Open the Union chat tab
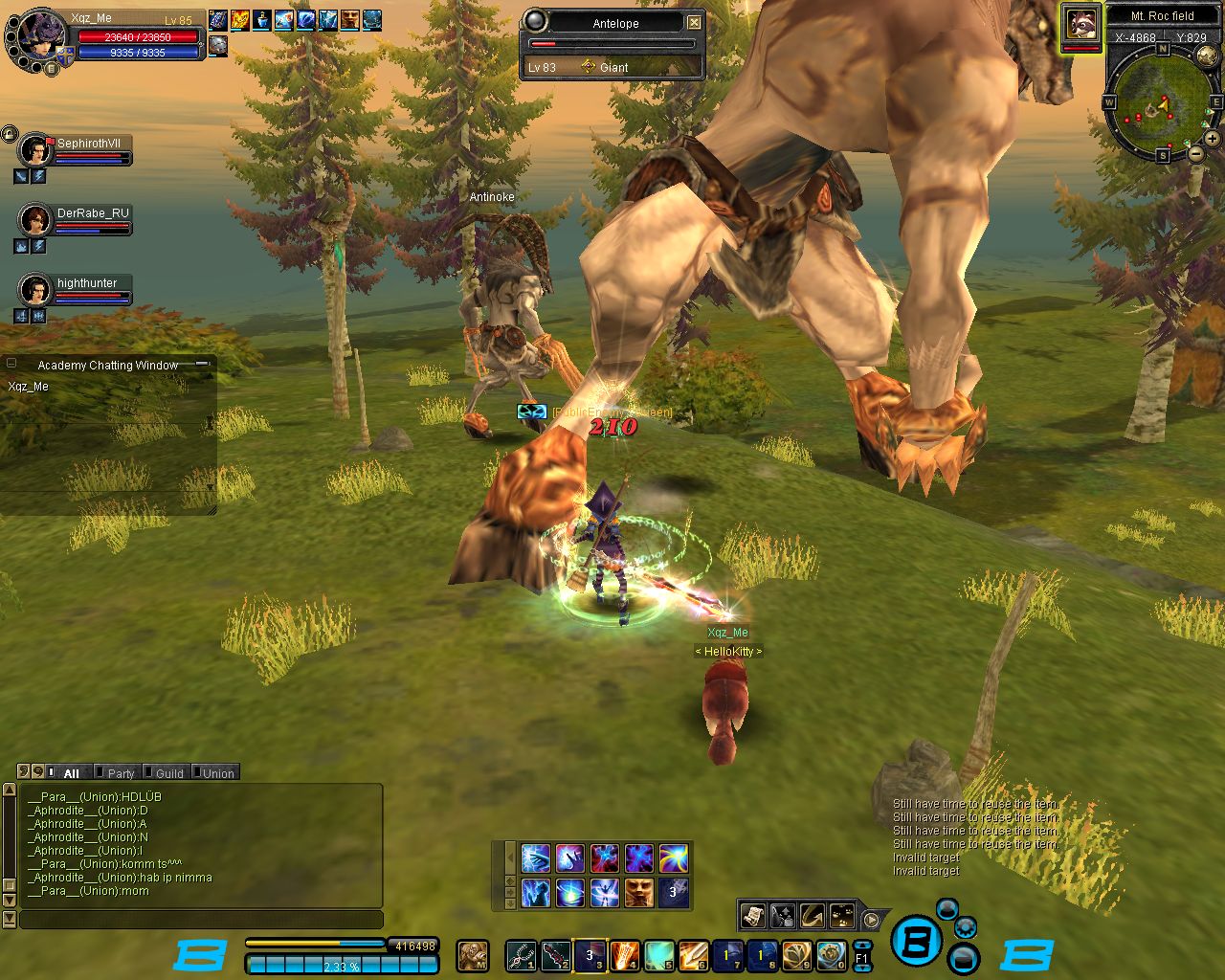1225x980 pixels. (217, 773)
